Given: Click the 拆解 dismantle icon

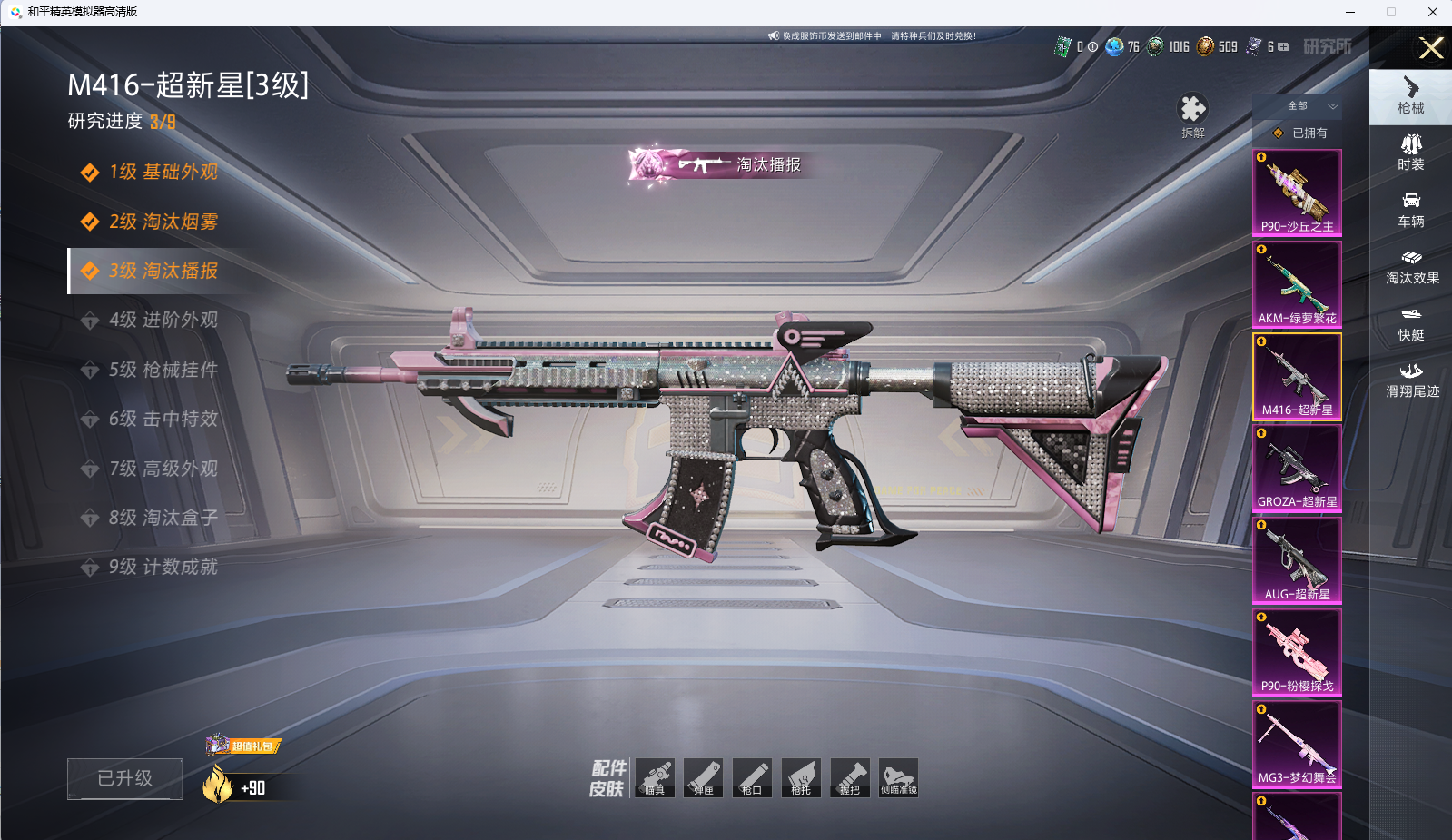Looking at the screenshot, I should [1192, 114].
